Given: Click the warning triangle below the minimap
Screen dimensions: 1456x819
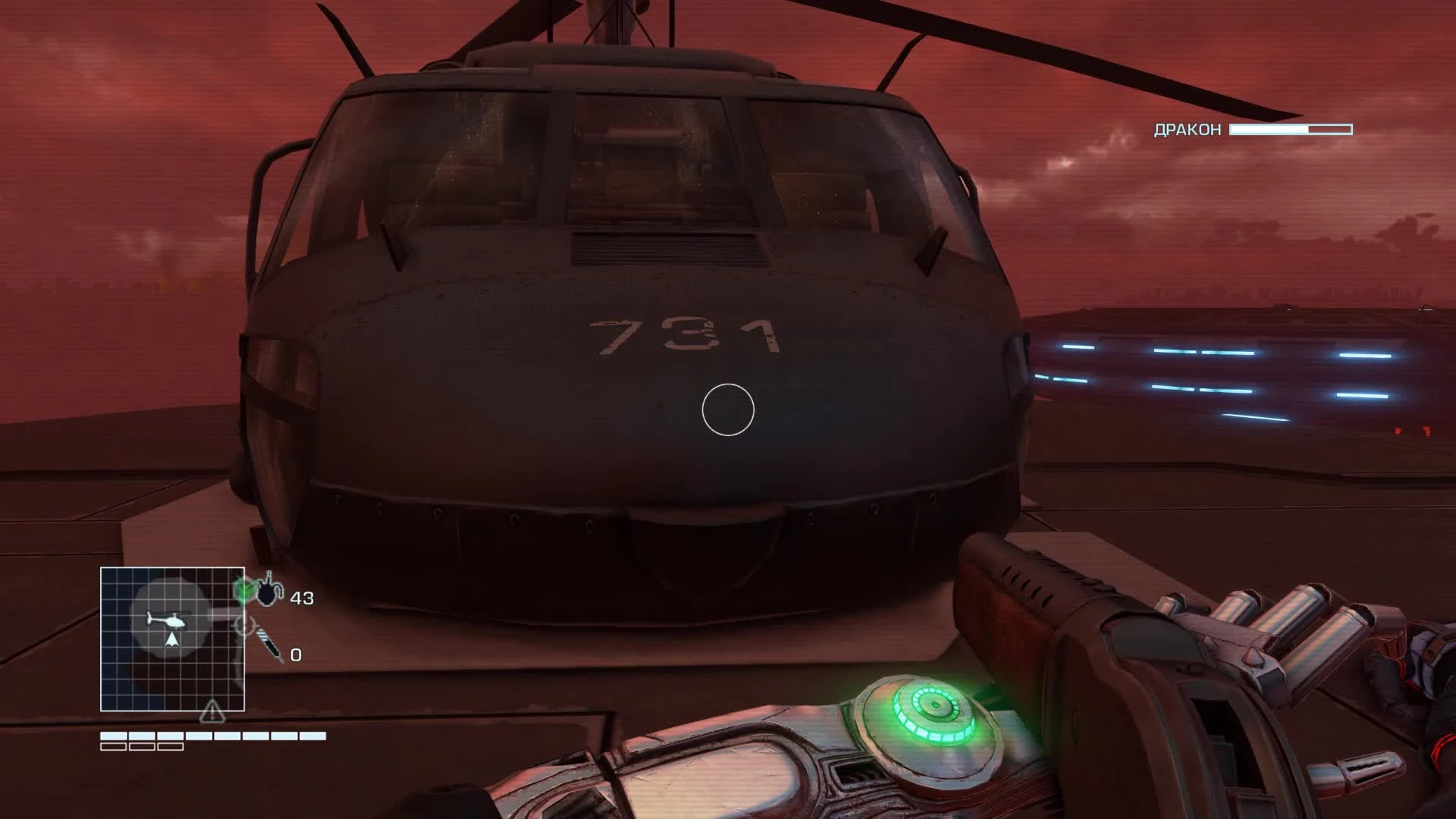Looking at the screenshot, I should [212, 713].
